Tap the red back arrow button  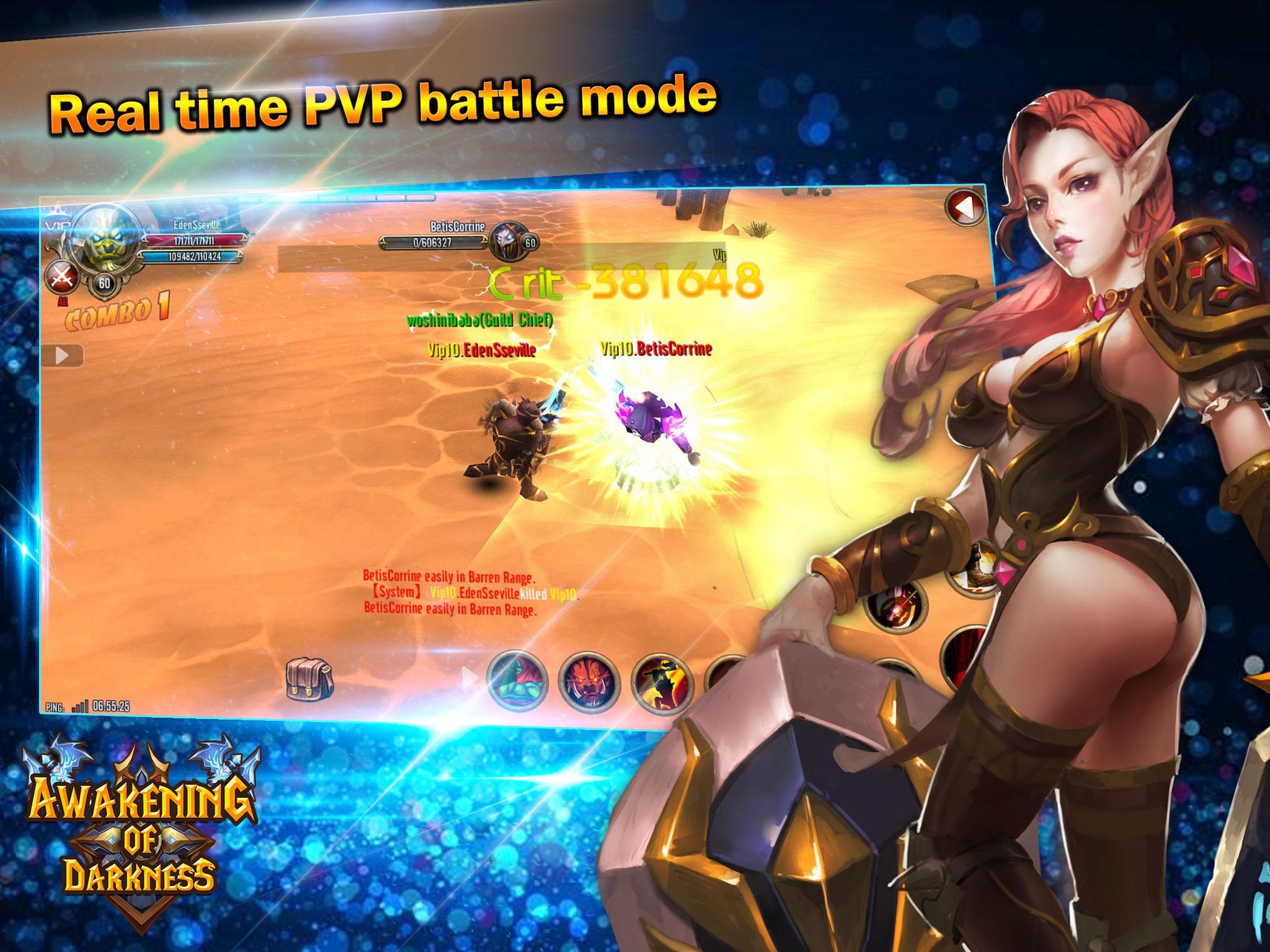(x=965, y=211)
